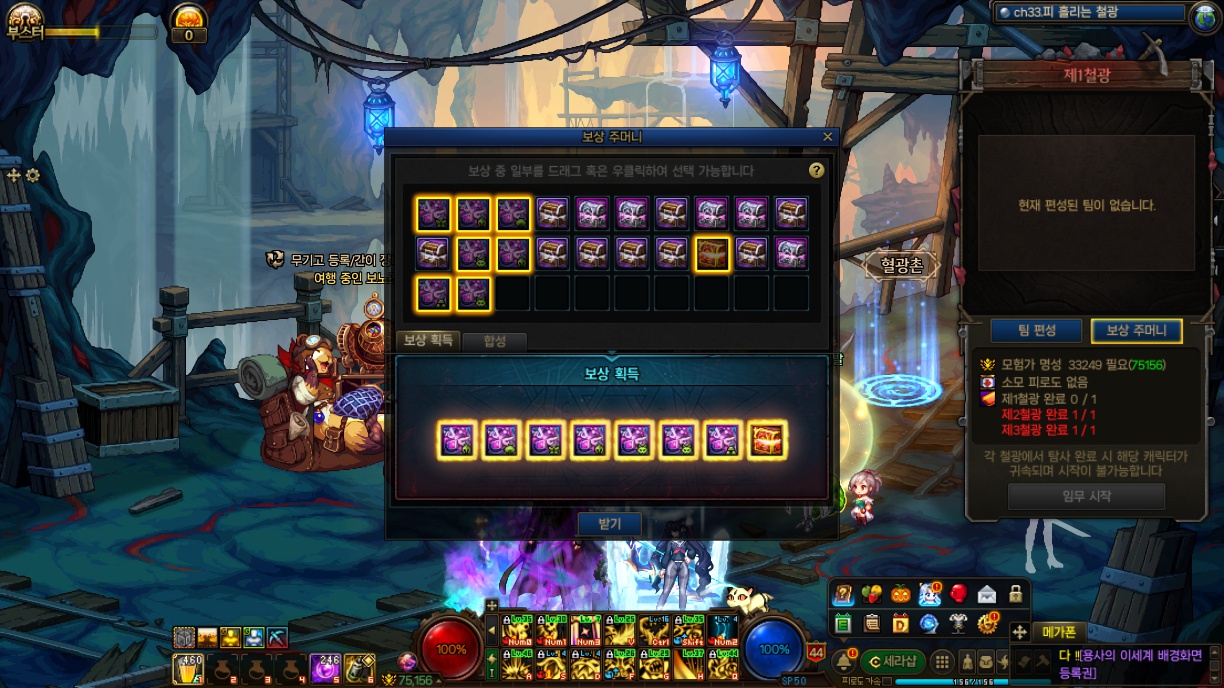The width and height of the screenshot is (1224, 688).
Task: Open the red boxing glove icon
Action: (958, 595)
